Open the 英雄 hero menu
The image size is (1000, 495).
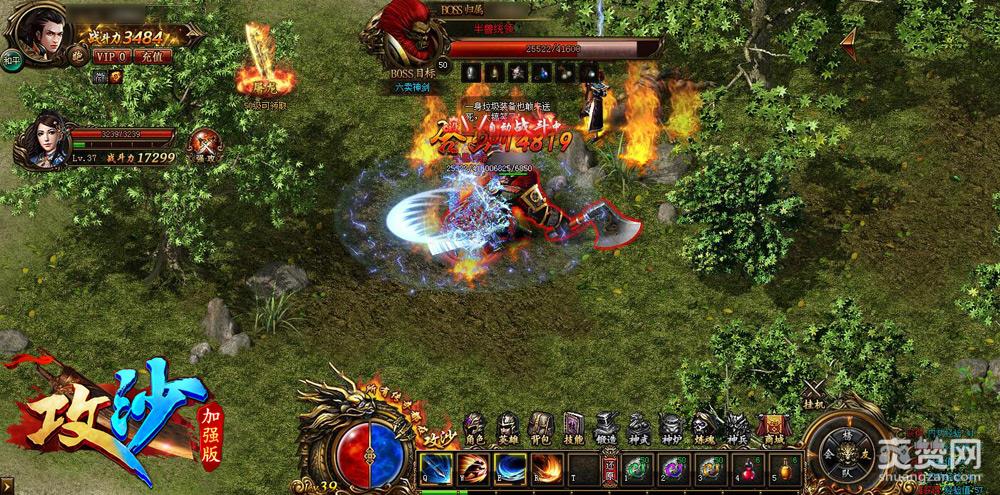point(507,428)
